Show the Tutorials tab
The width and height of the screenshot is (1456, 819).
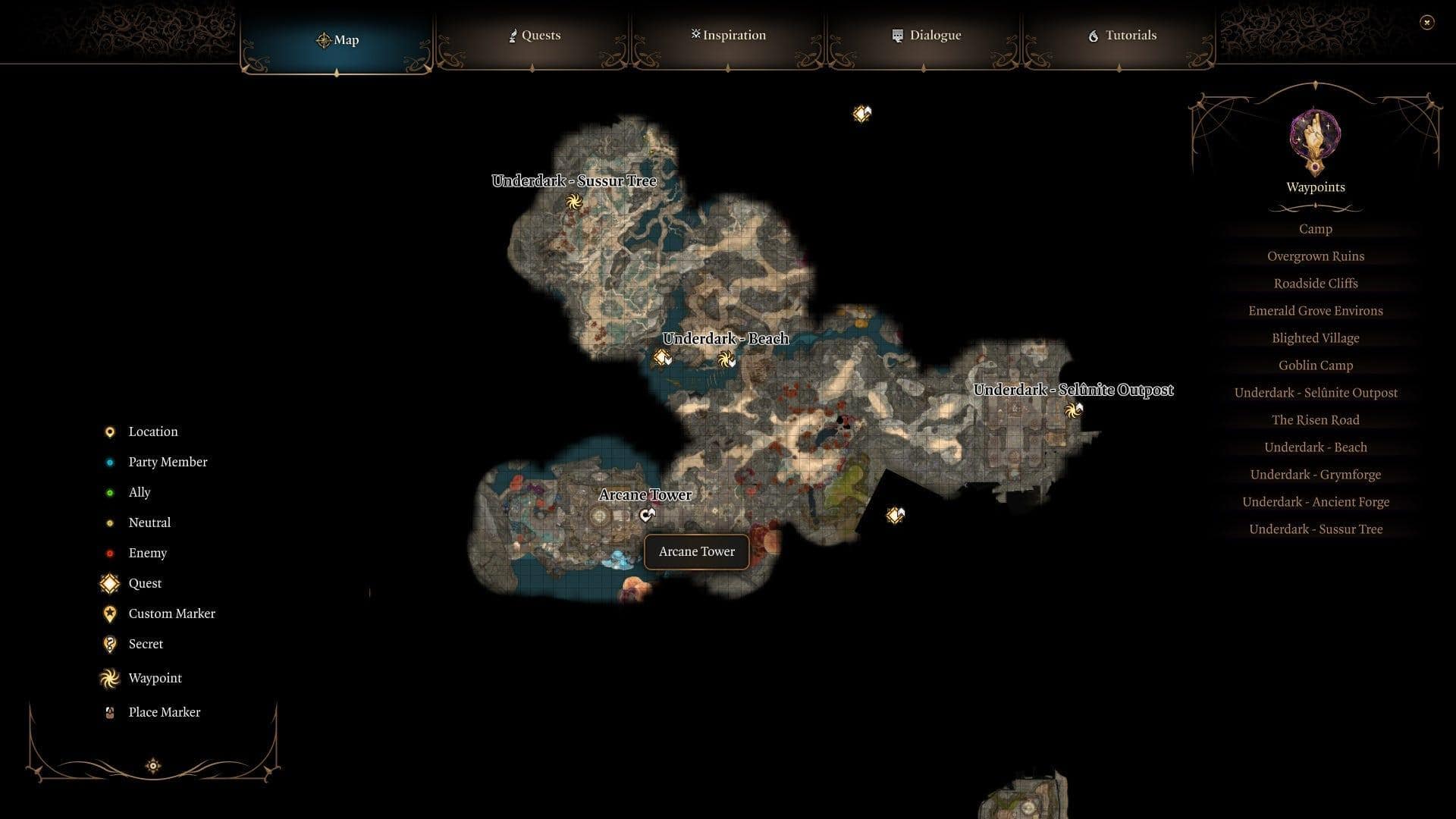[x=1122, y=36]
